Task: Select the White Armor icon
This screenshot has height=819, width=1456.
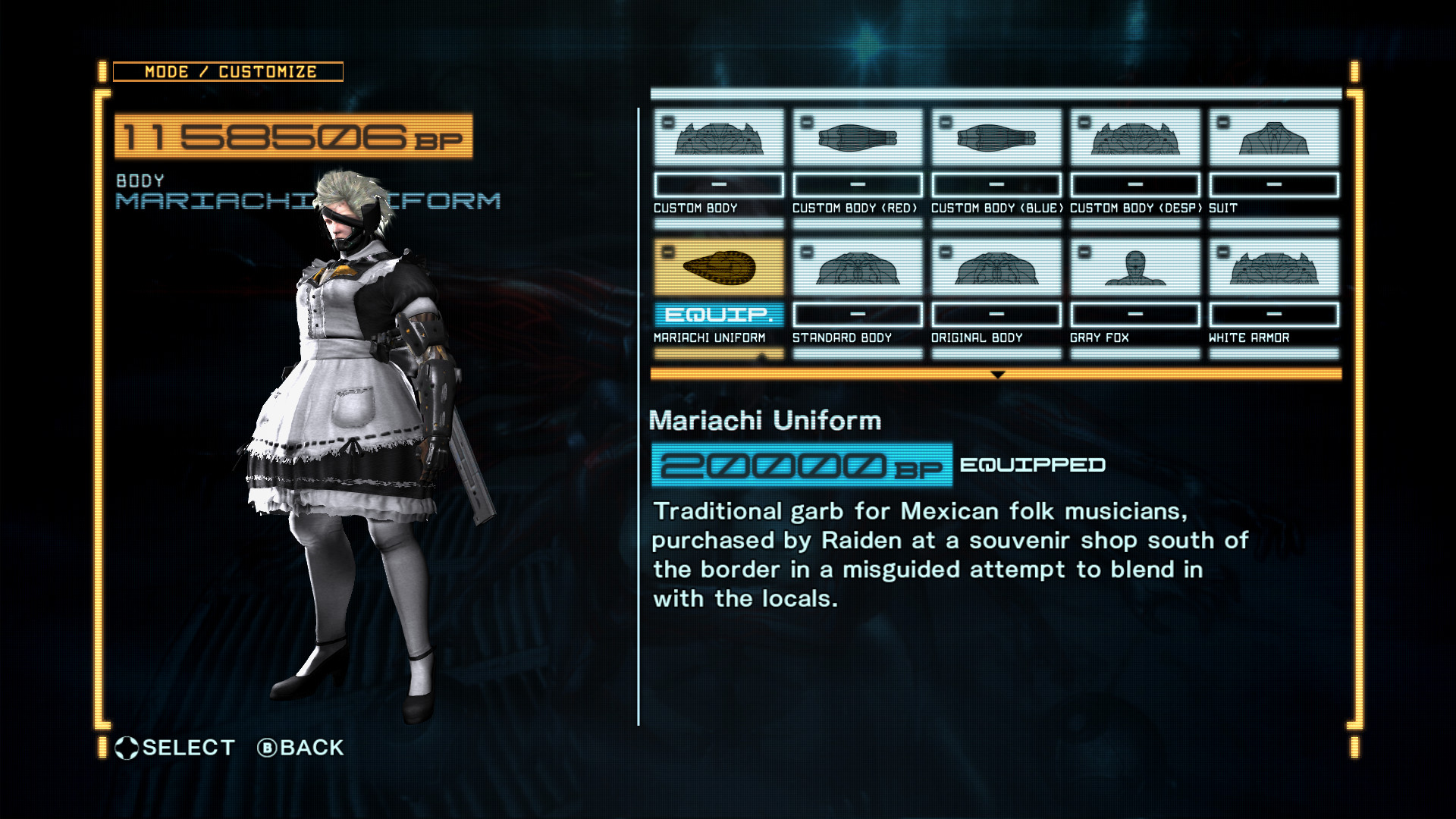Action: (1272, 267)
